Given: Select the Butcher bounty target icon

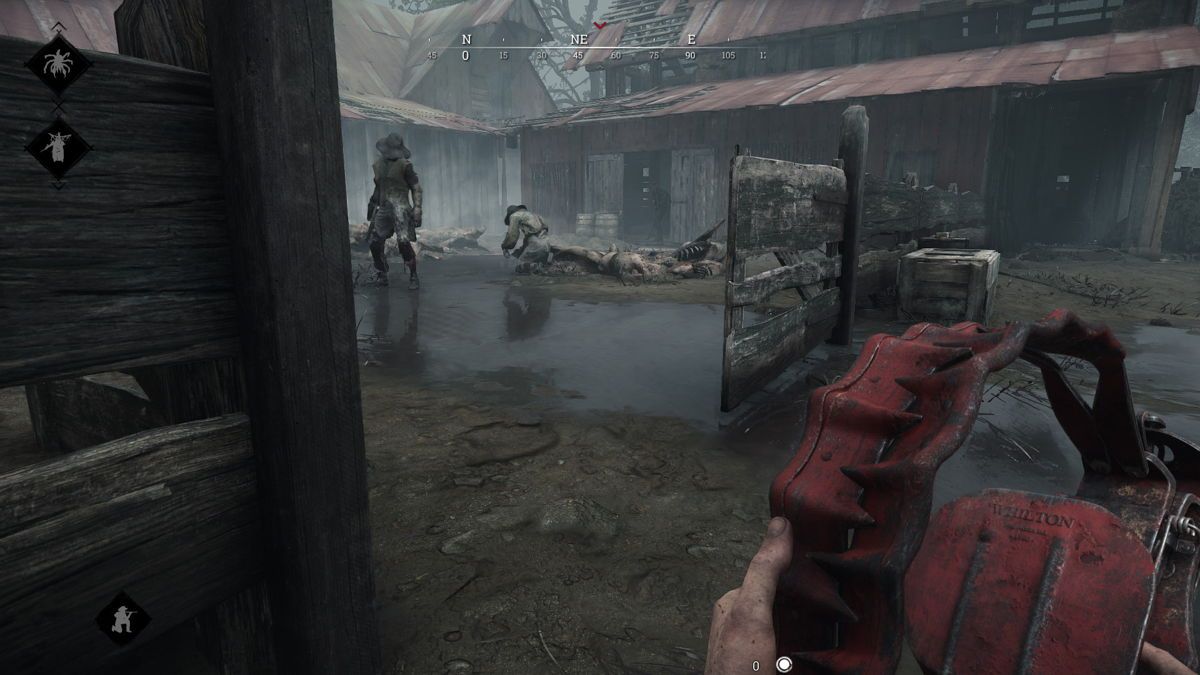Looking at the screenshot, I should [x=58, y=147].
